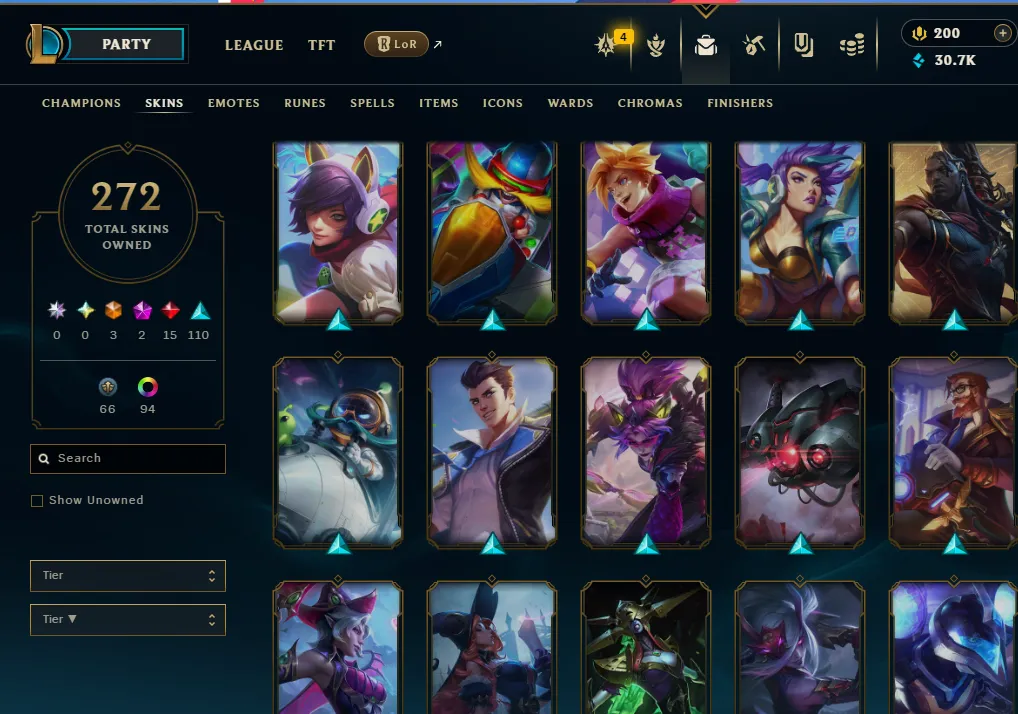The height and width of the screenshot is (714, 1018).
Task: Switch to the Spells tab
Action: pyautogui.click(x=372, y=103)
